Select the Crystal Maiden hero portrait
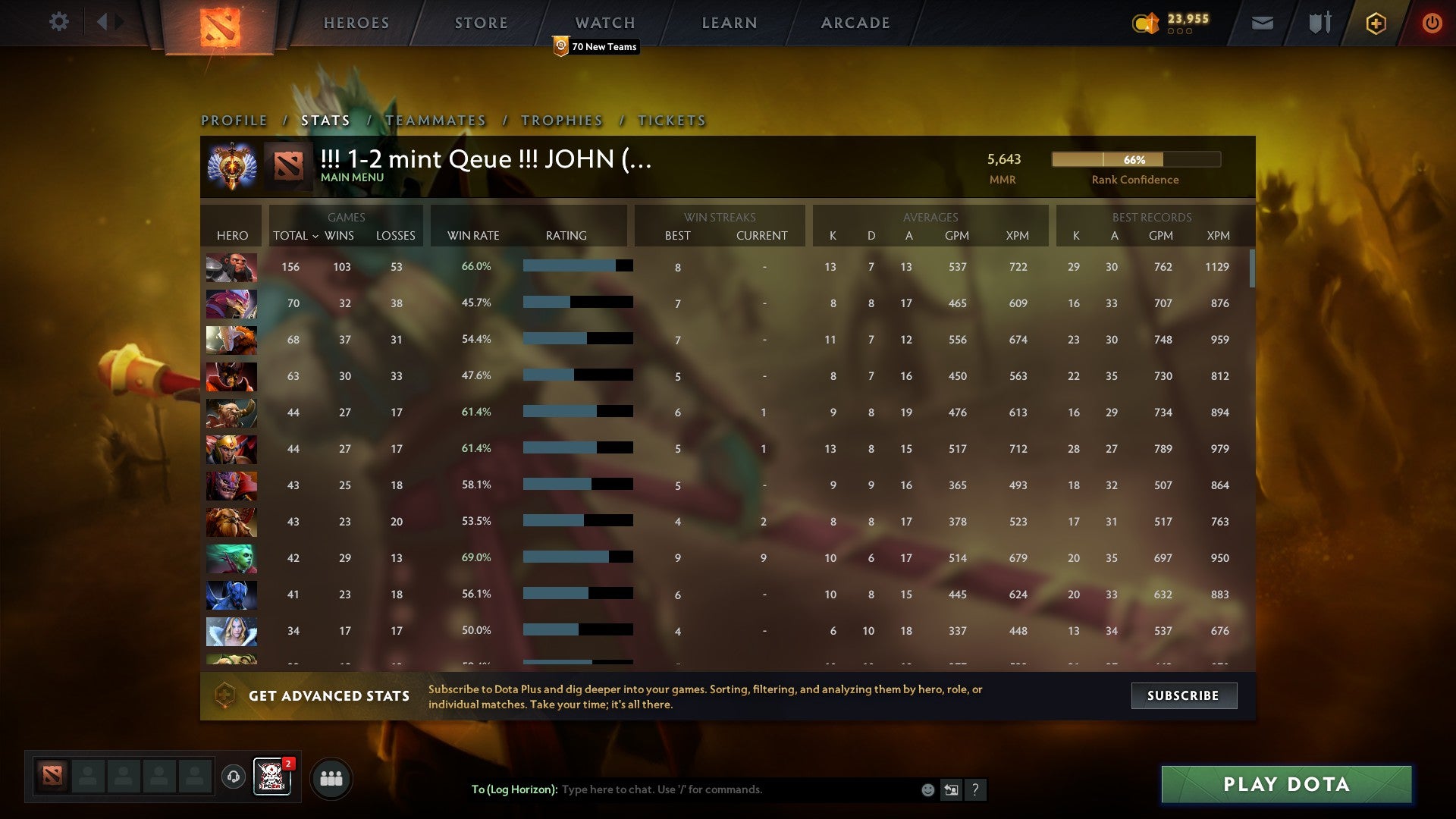Screen dimensions: 1456x819 tap(231, 632)
